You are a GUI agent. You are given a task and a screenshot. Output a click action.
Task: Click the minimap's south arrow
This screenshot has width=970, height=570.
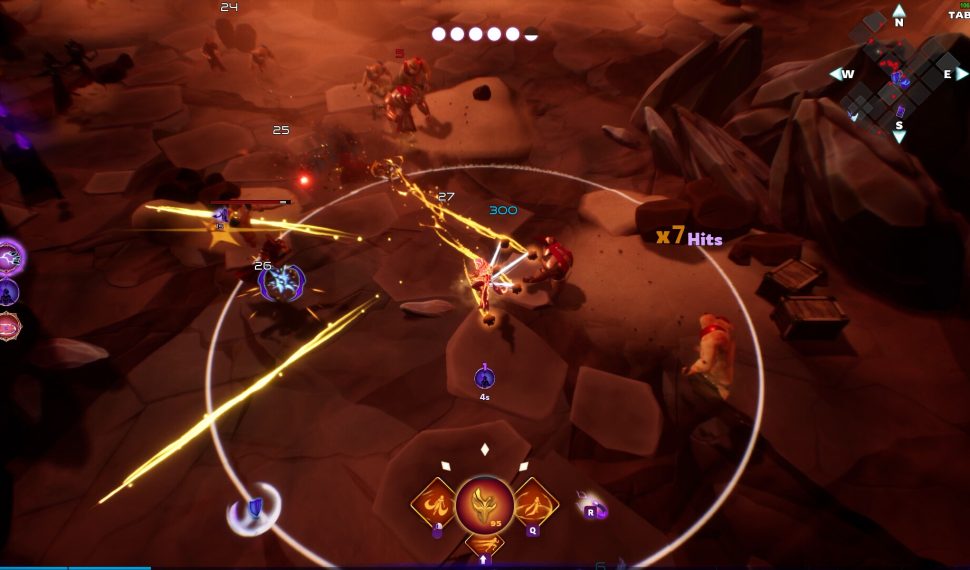pyautogui.click(x=898, y=135)
